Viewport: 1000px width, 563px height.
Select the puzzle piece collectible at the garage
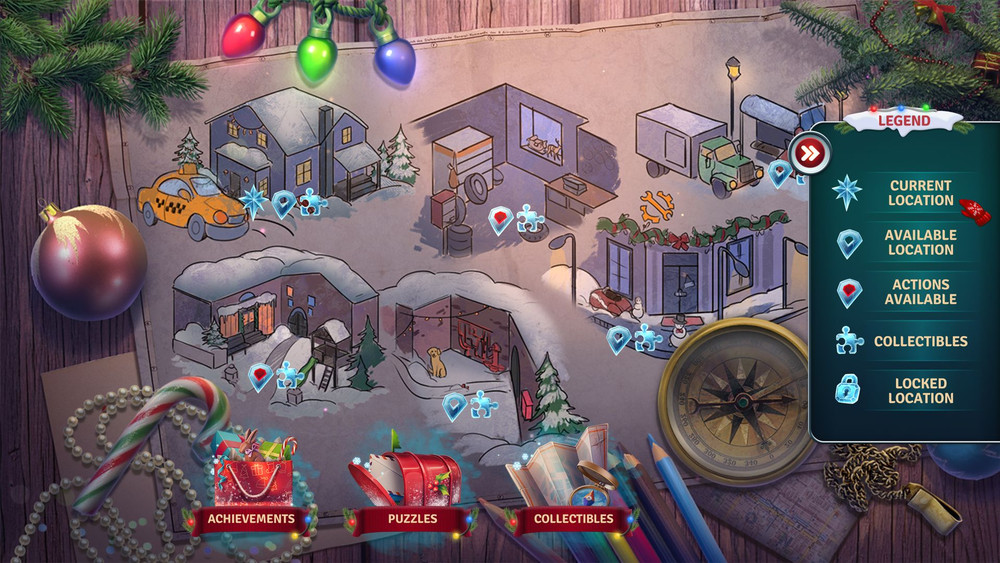pos(530,218)
